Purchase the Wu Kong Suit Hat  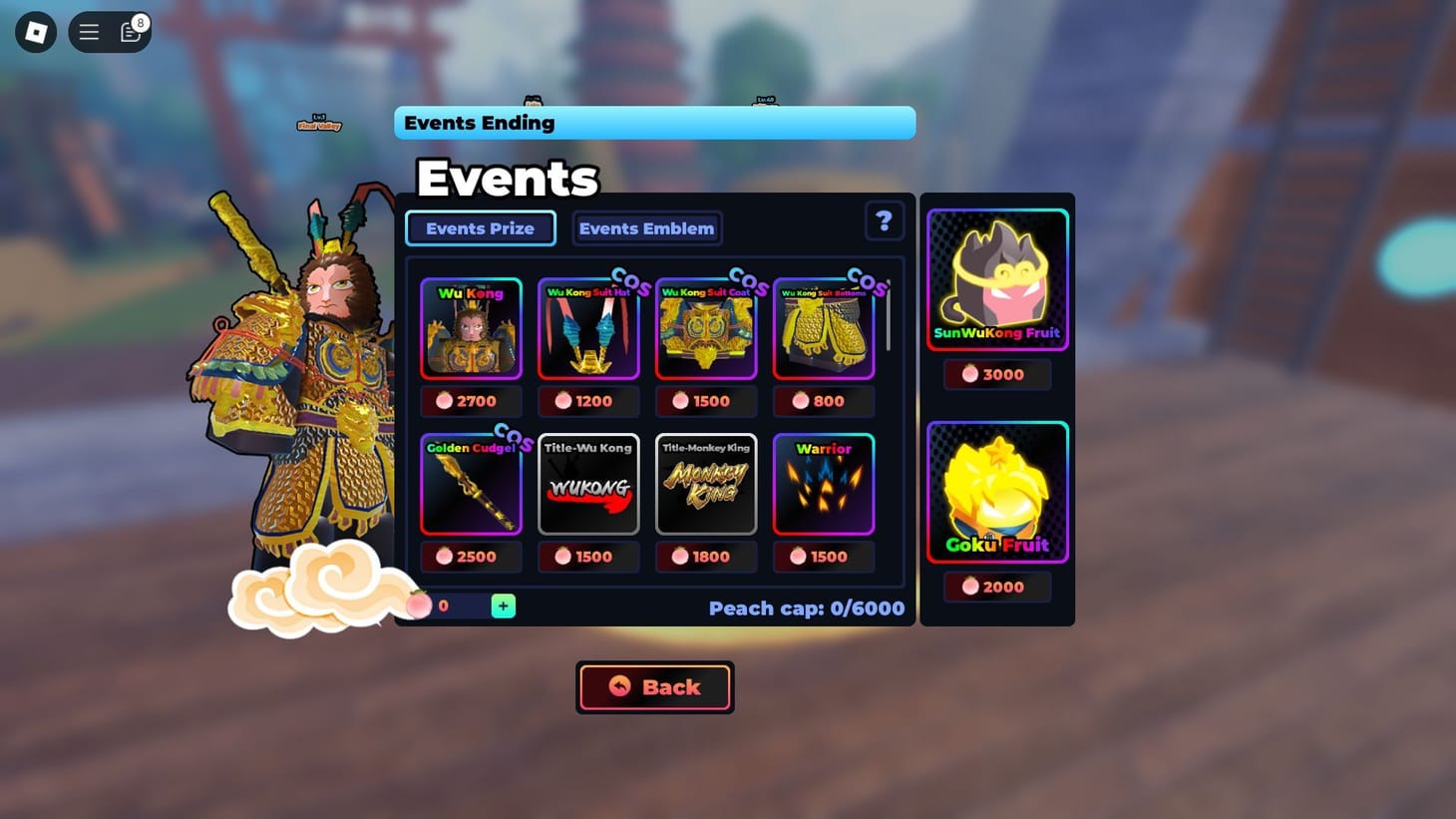[588, 400]
